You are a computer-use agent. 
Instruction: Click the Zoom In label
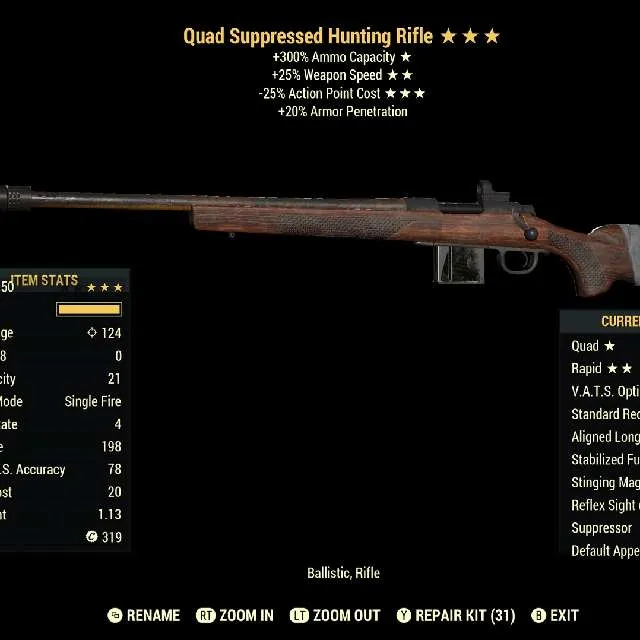235,615
